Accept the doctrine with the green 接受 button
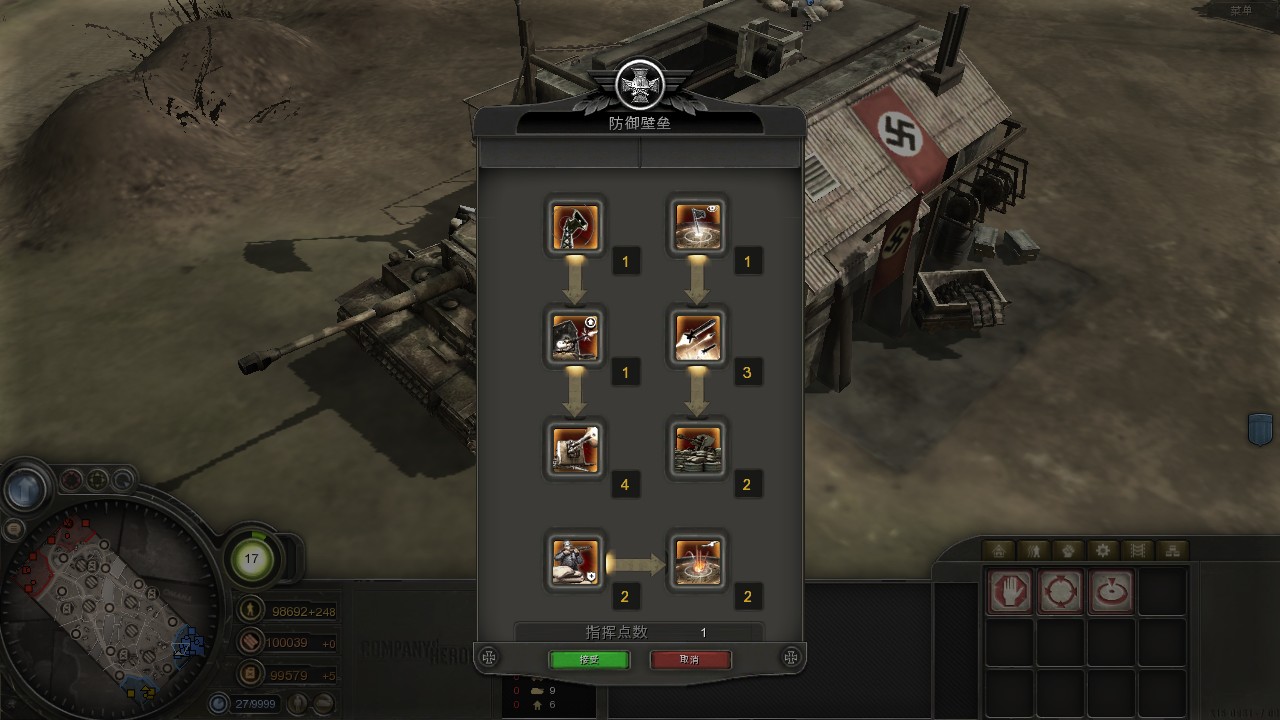Image resolution: width=1280 pixels, height=720 pixels. [589, 660]
